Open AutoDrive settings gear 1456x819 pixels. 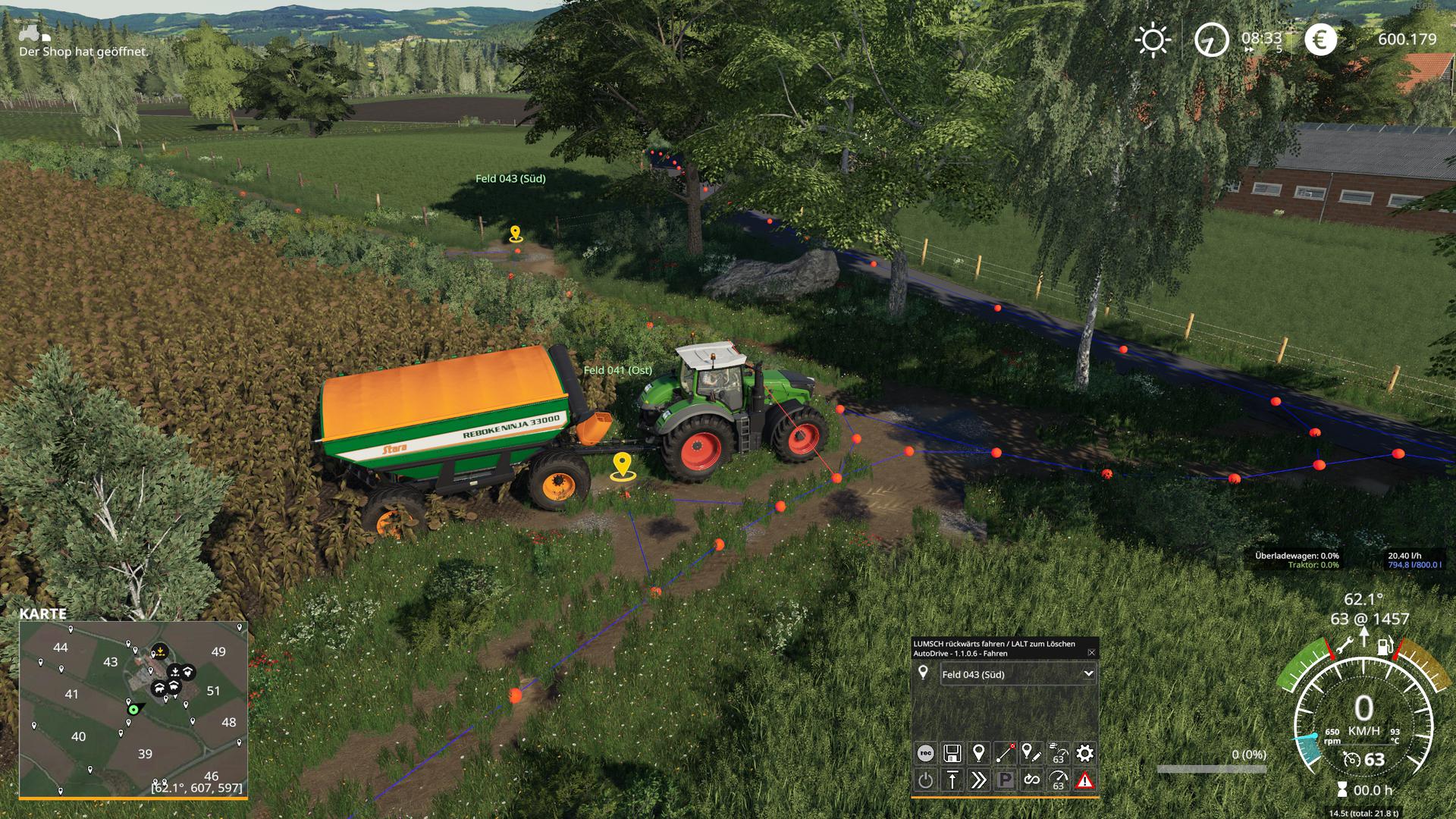[1085, 753]
